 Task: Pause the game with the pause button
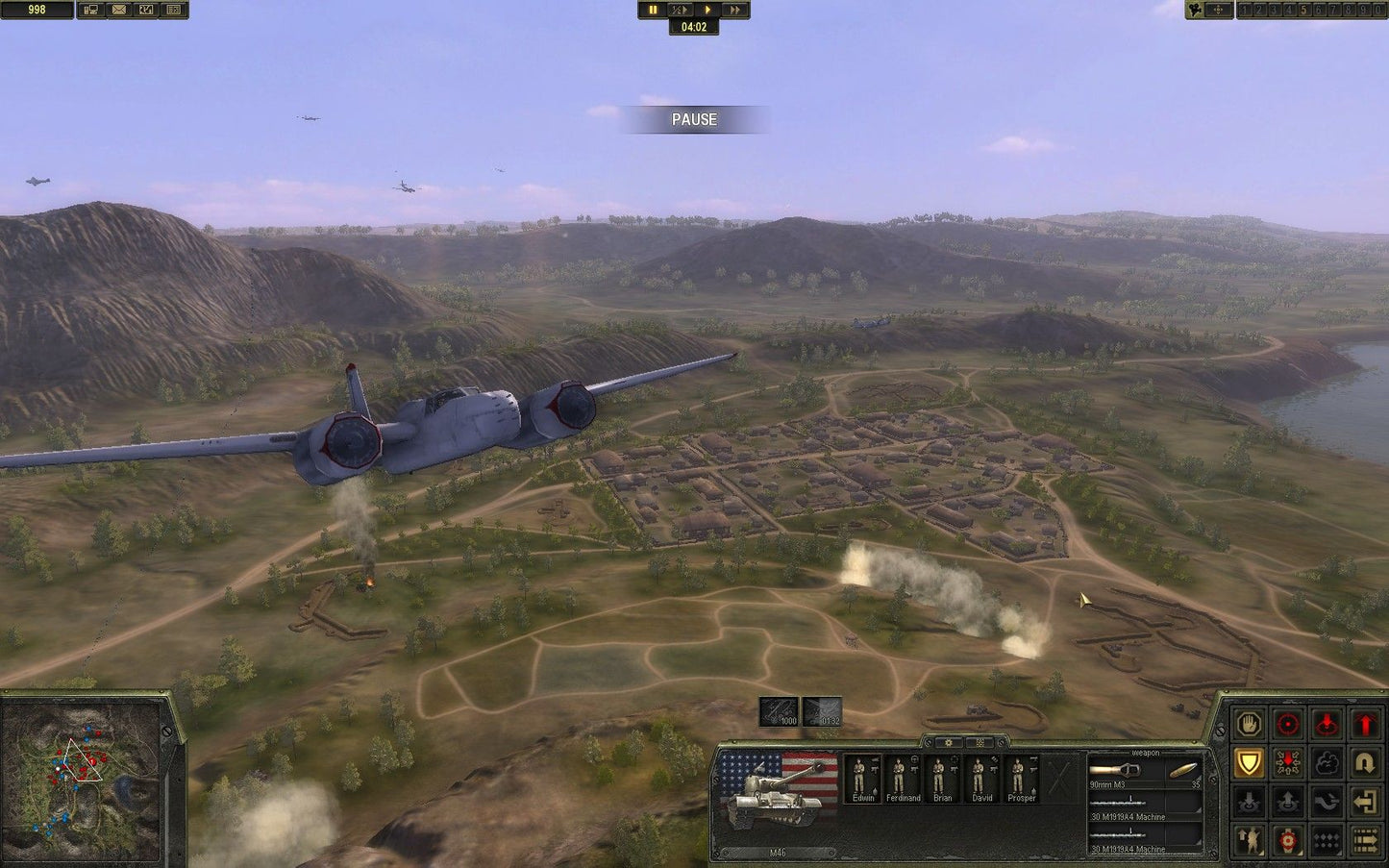point(653,9)
